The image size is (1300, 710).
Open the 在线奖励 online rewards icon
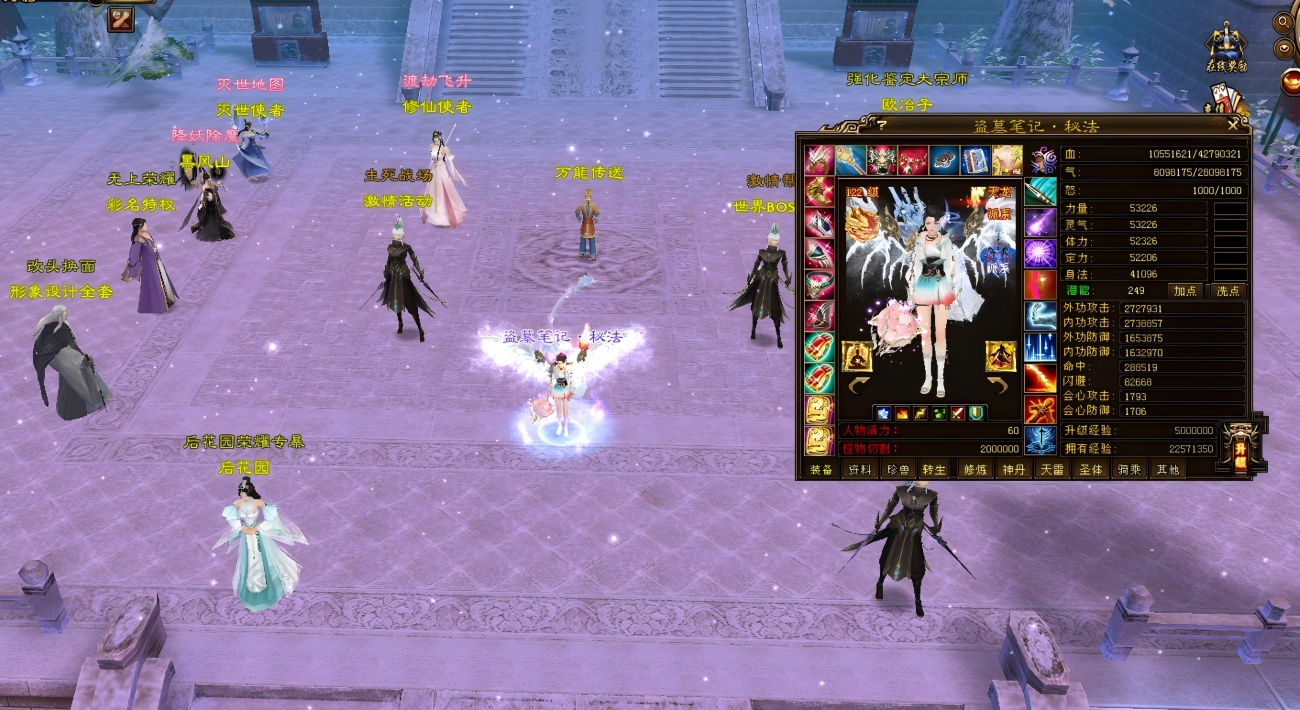click(1226, 48)
